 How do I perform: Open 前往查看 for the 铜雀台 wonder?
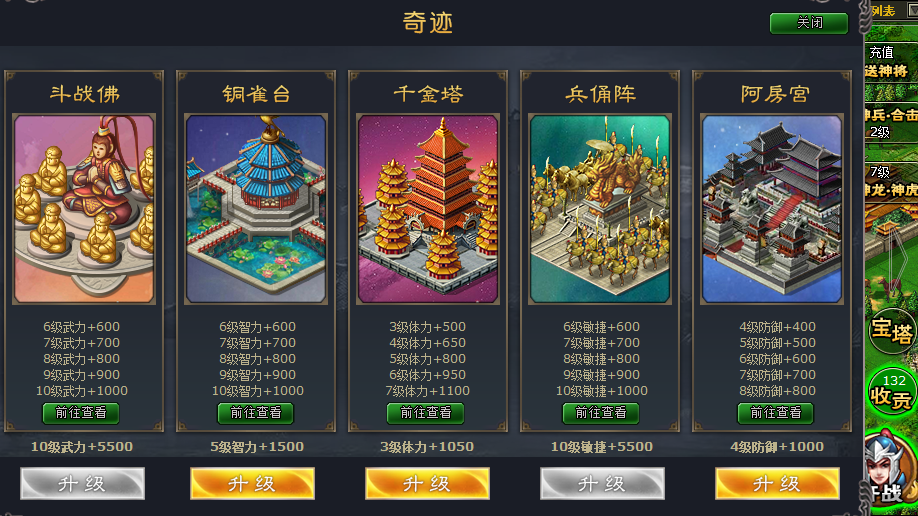tap(255, 412)
